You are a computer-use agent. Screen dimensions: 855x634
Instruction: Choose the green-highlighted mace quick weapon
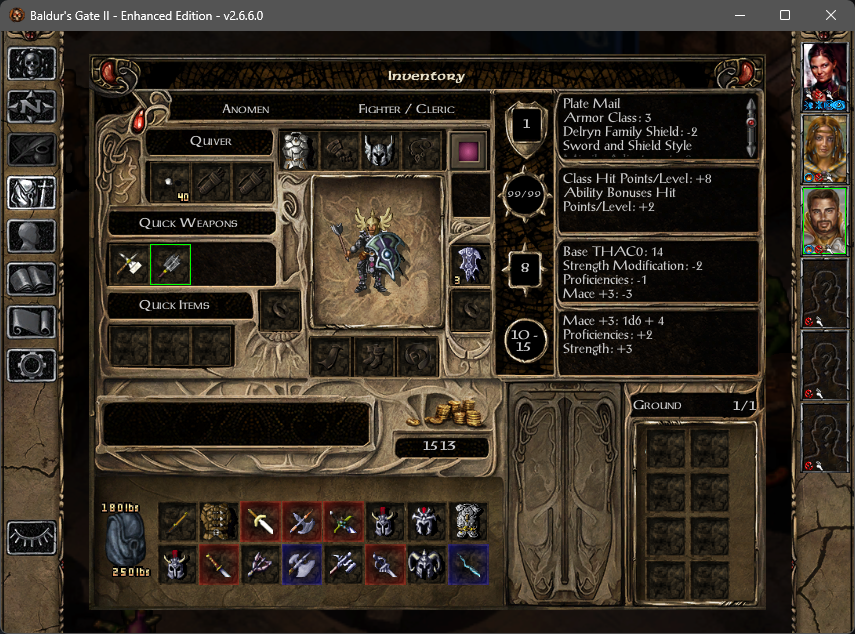coord(170,264)
